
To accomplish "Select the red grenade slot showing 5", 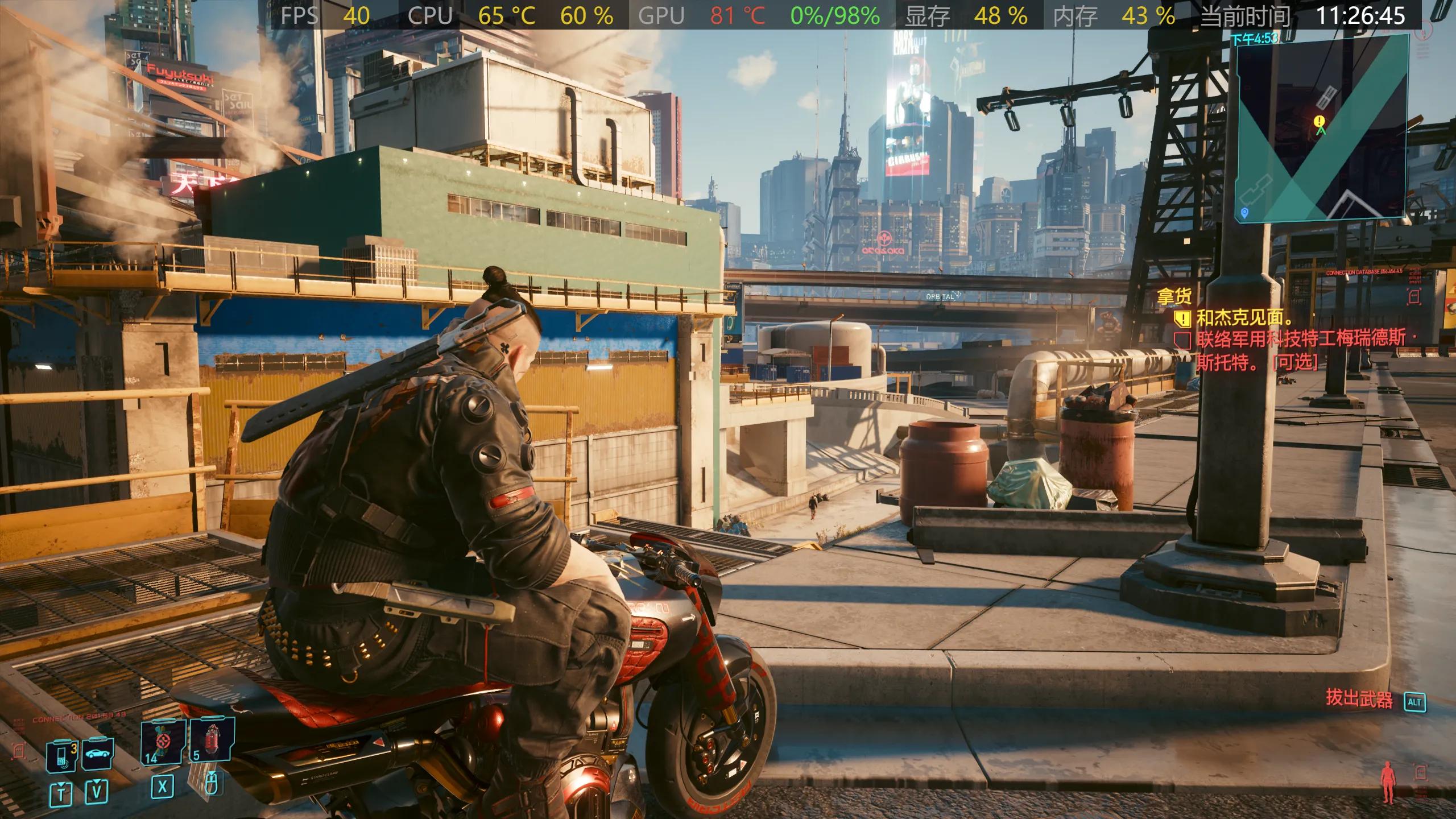I will point(212,738).
